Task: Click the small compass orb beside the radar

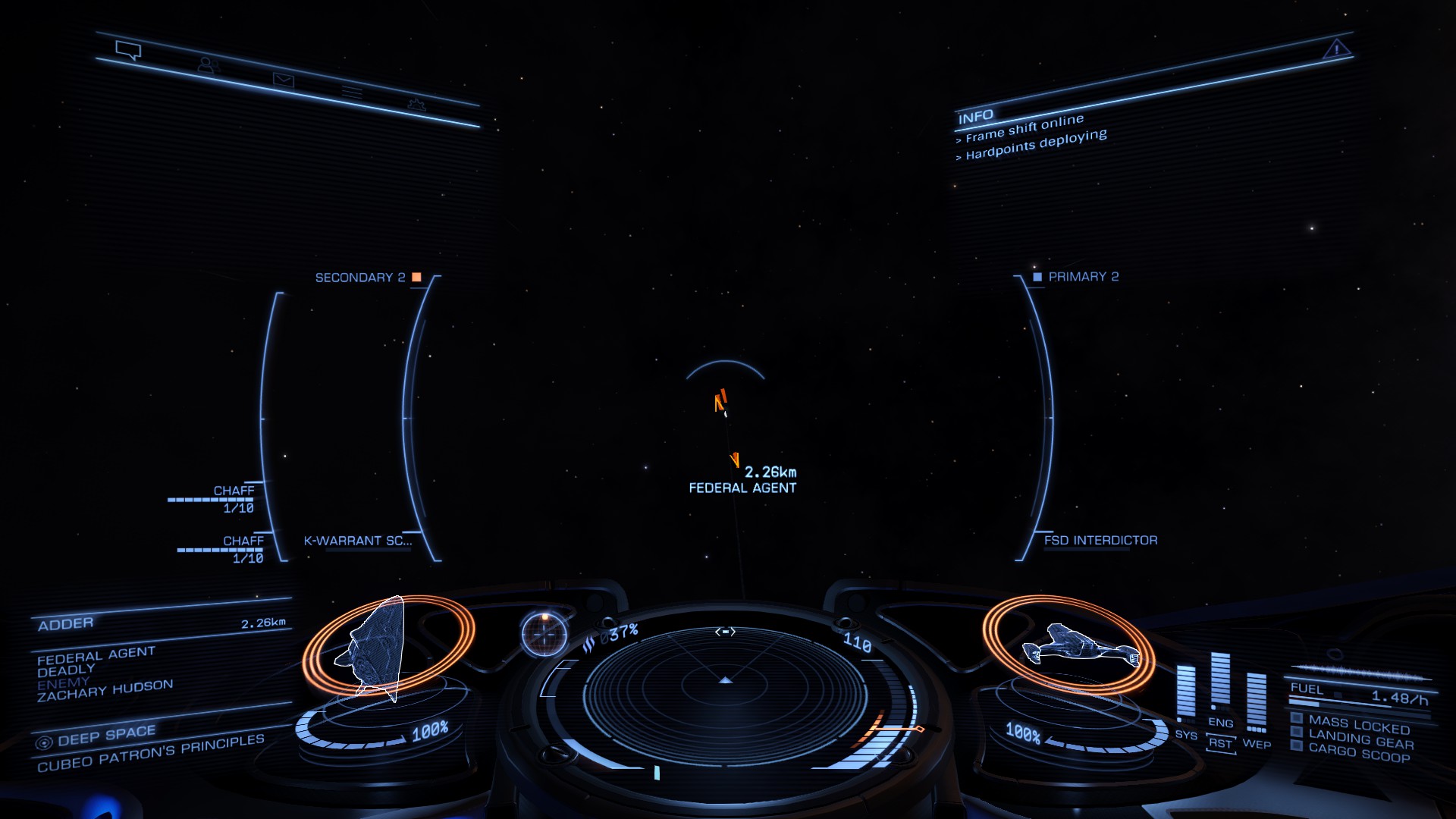Action: point(544,632)
